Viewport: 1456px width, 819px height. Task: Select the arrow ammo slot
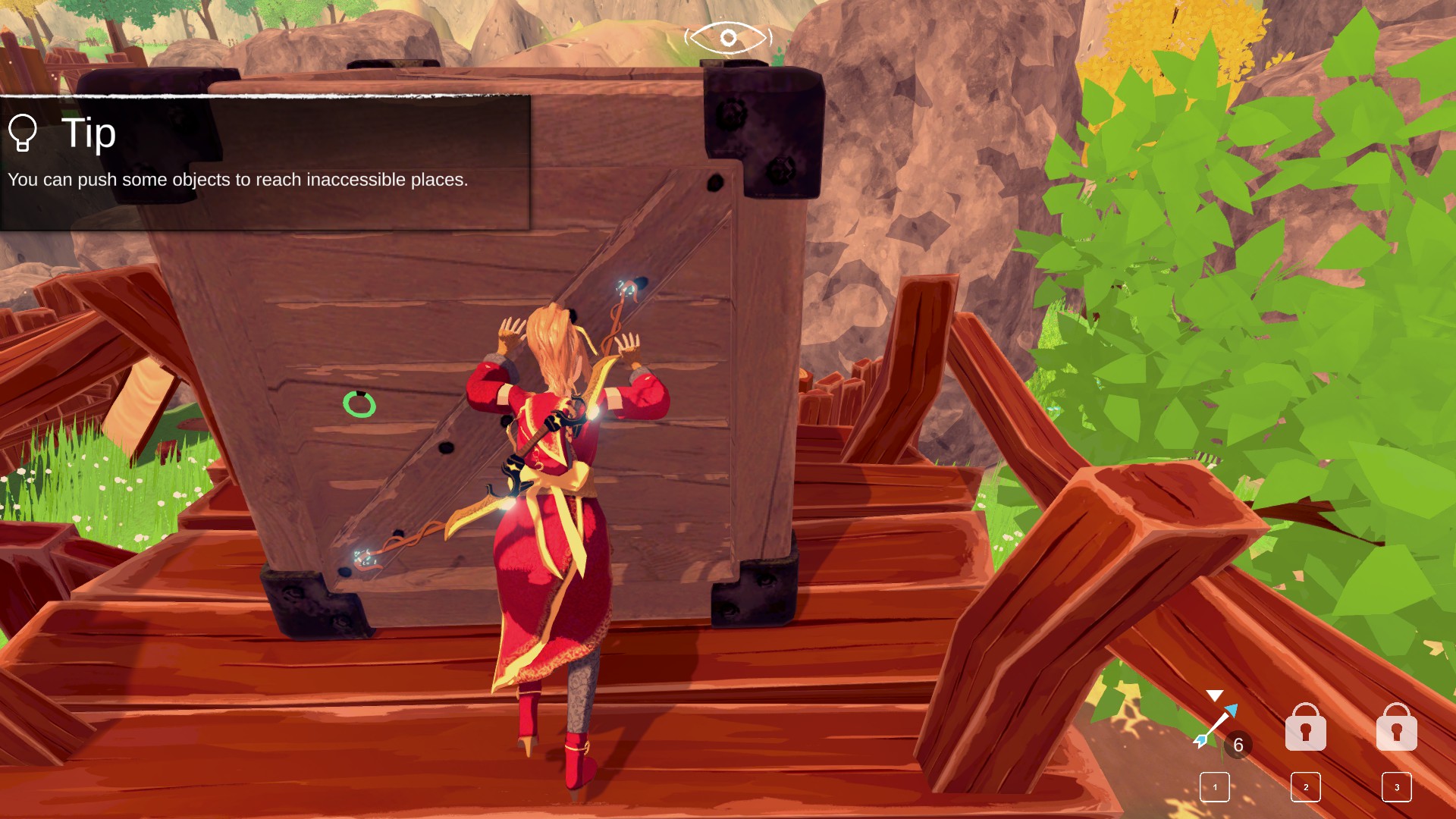pos(1216,728)
